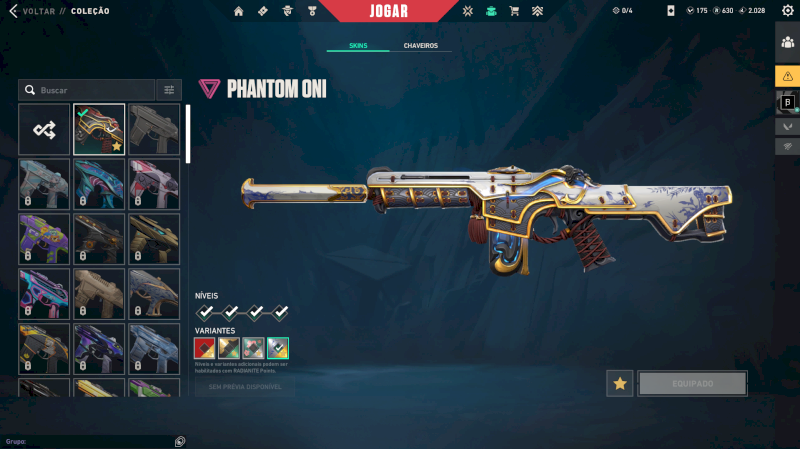The width and height of the screenshot is (800, 449).
Task: Click the Buscar search field
Action: pos(88,90)
